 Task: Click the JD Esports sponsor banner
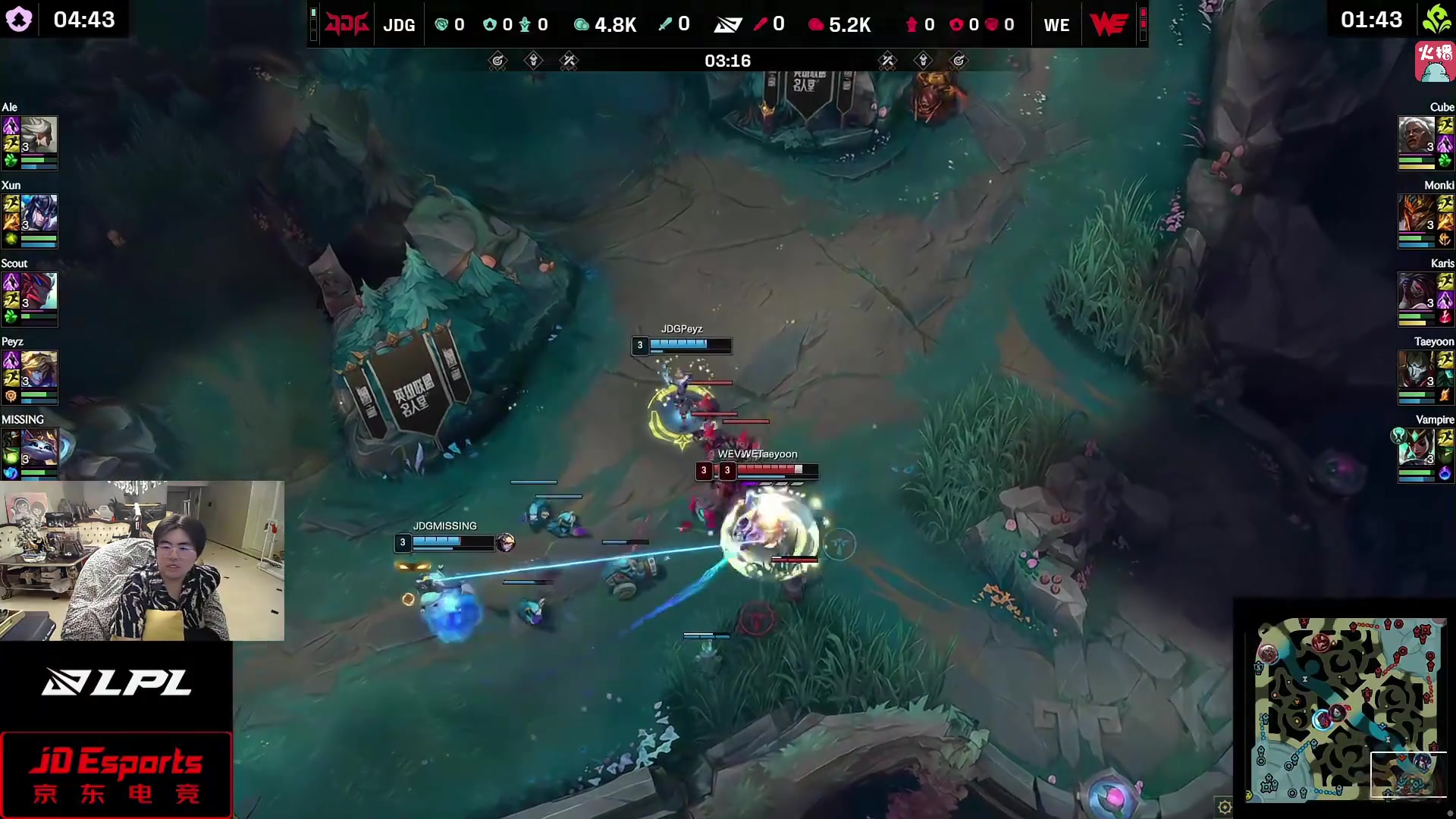tap(116, 774)
